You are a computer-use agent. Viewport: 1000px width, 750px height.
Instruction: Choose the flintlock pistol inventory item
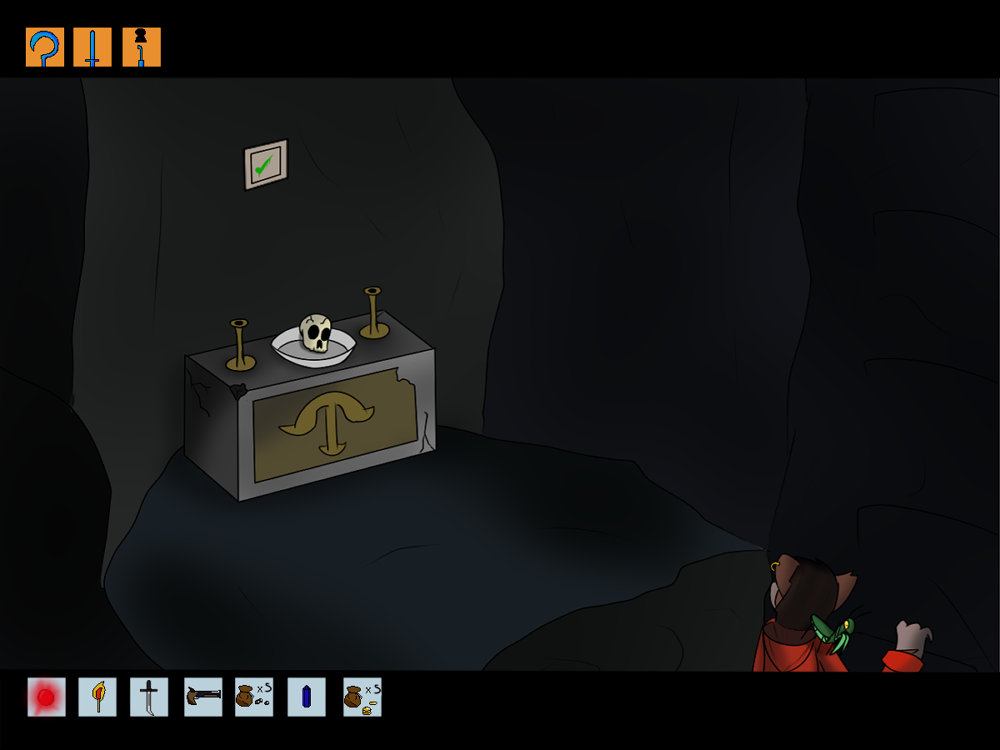click(x=203, y=697)
